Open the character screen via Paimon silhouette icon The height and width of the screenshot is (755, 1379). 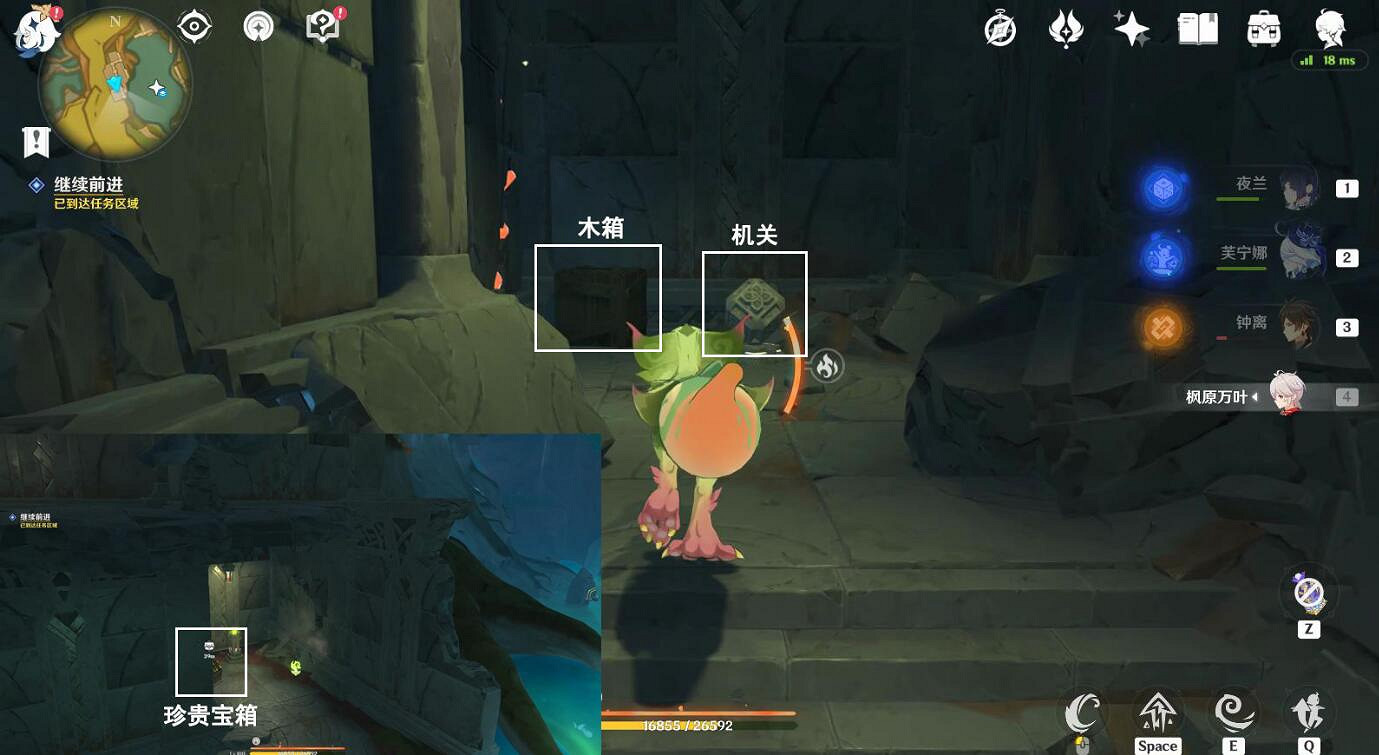point(1327,28)
